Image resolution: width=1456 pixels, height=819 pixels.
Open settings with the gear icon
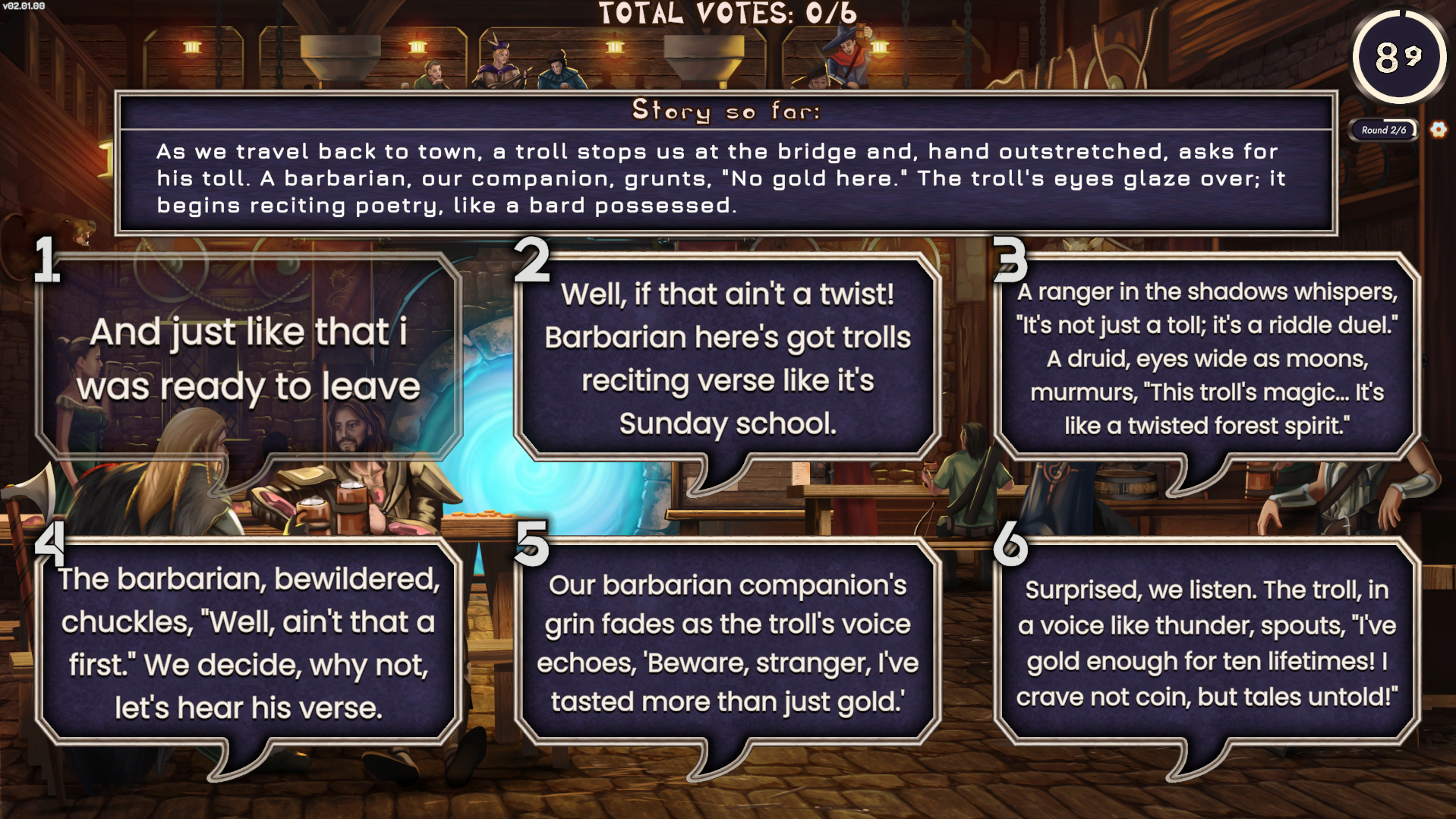click(1438, 130)
